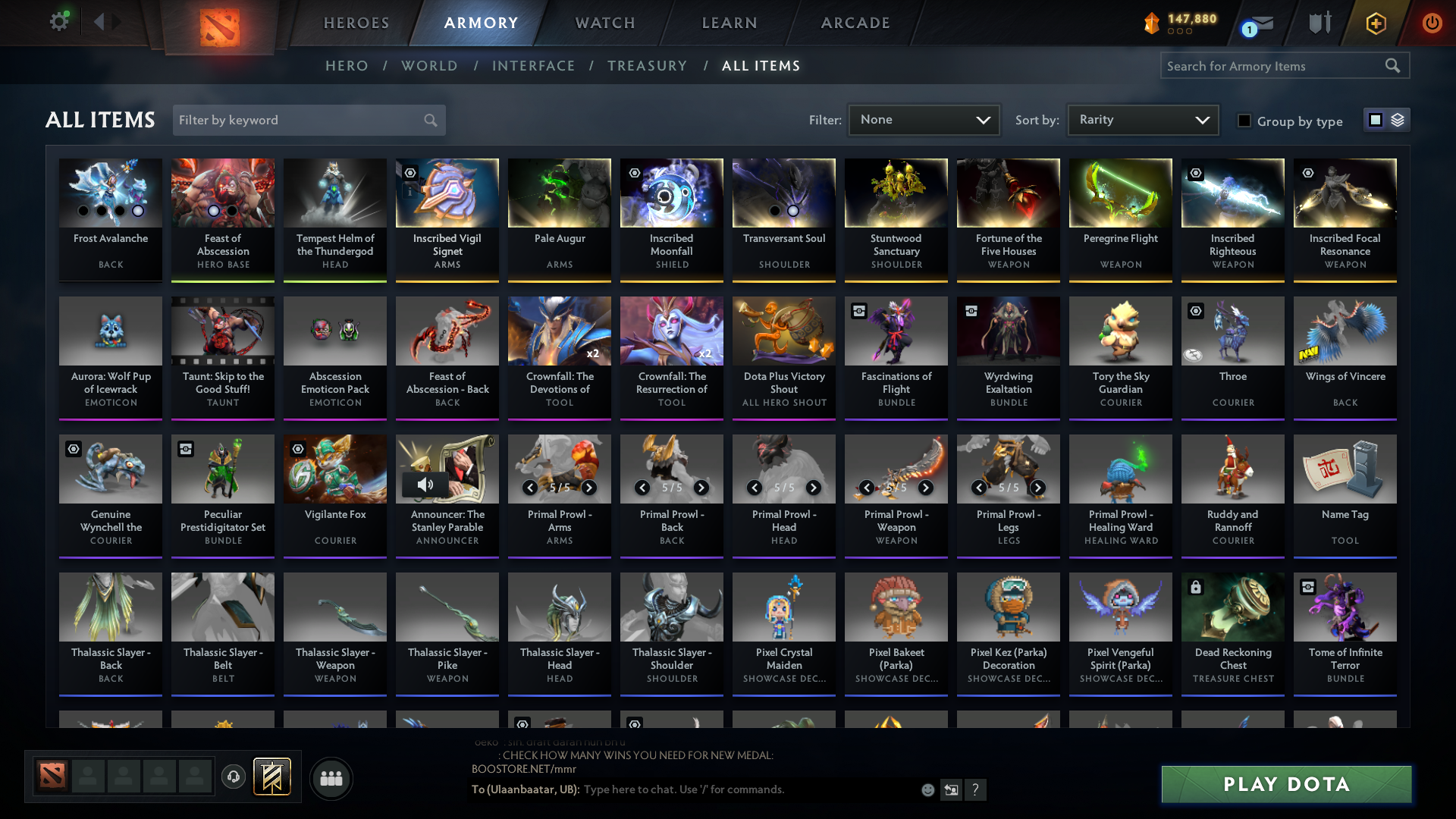Viewport: 1456px width, 819px height.
Task: Open the Dota Plus gold plus icon
Action: click(1376, 24)
